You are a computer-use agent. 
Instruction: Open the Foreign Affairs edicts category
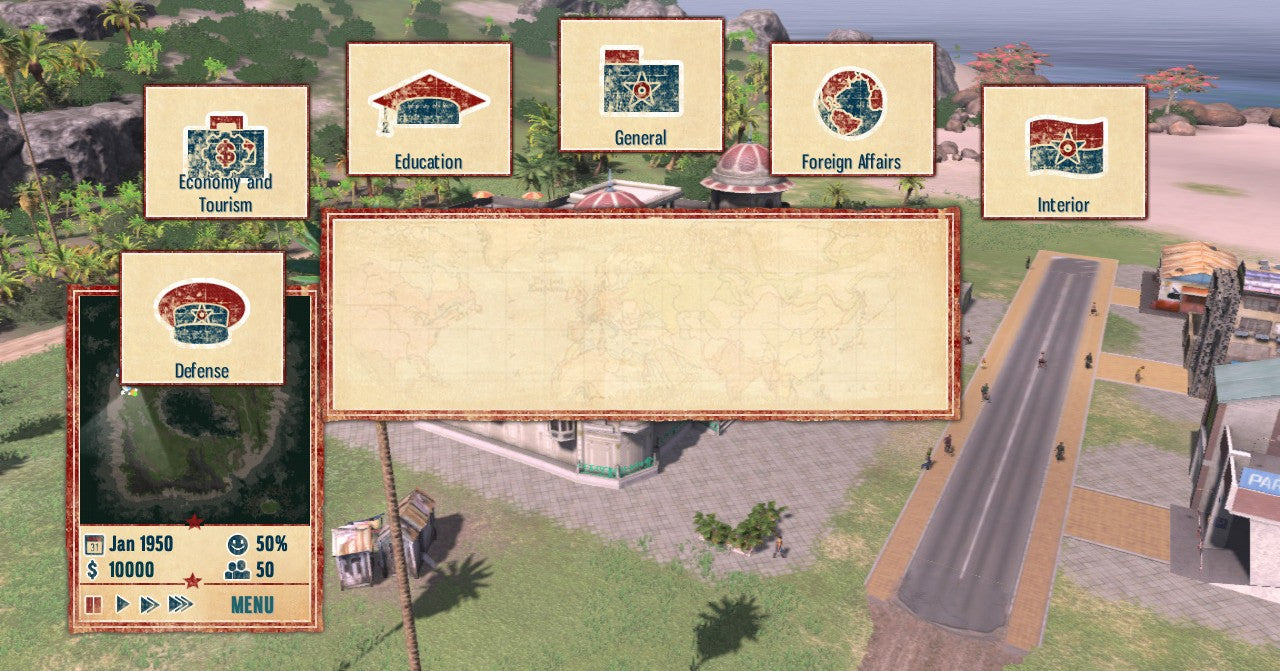pyautogui.click(x=851, y=108)
